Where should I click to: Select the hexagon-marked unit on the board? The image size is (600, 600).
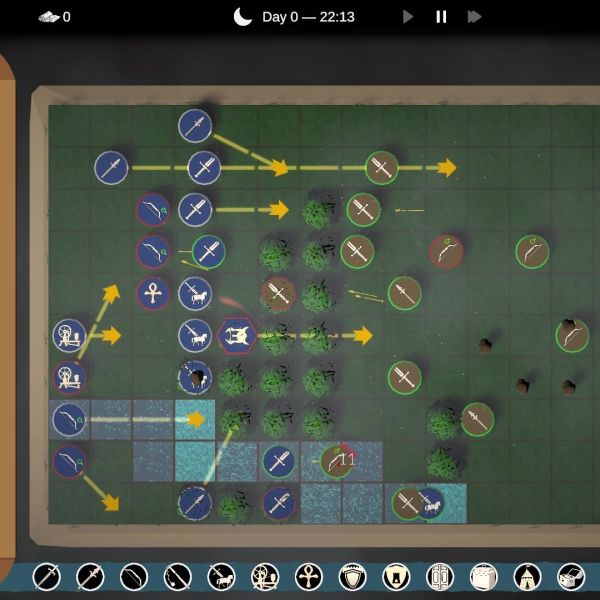[236, 335]
